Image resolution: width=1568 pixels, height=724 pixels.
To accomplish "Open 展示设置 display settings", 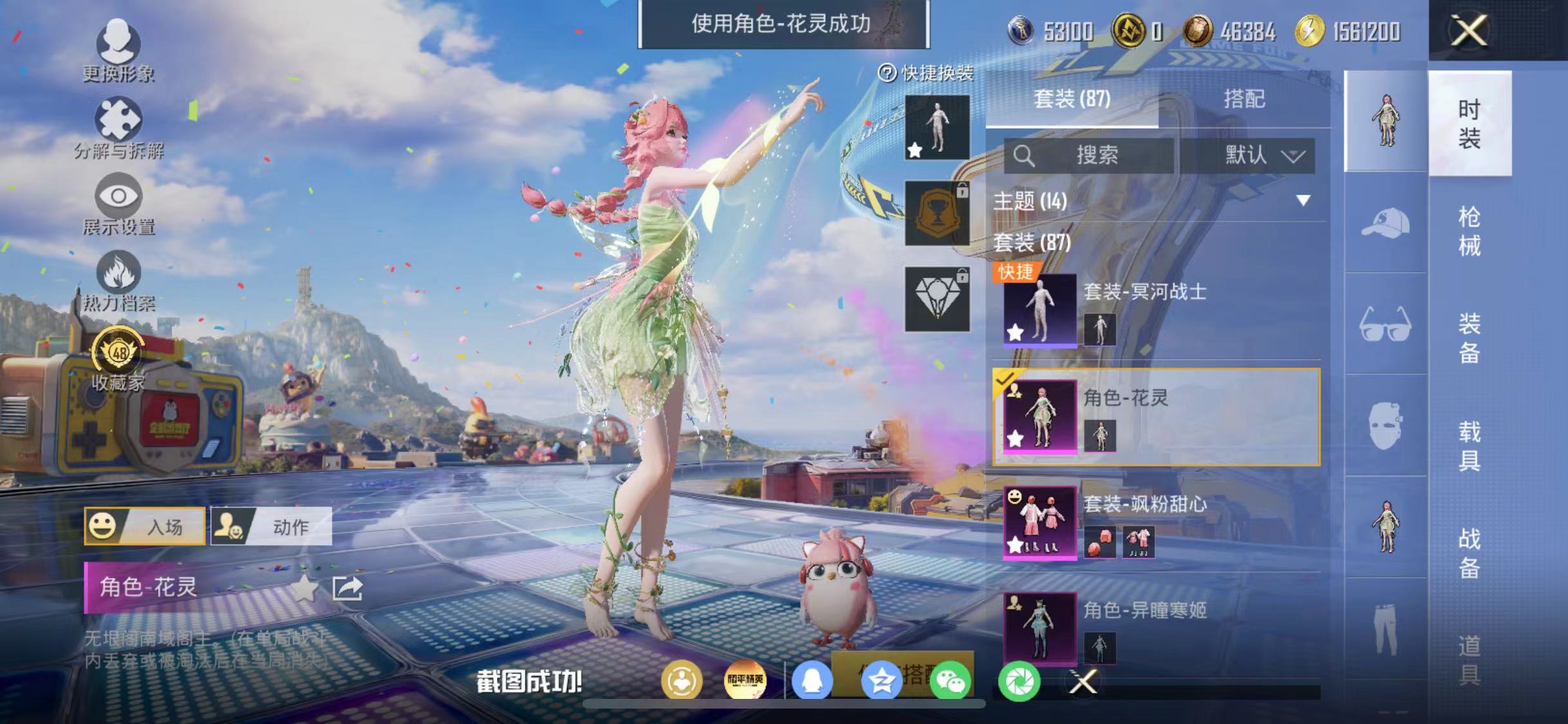I will point(118,203).
